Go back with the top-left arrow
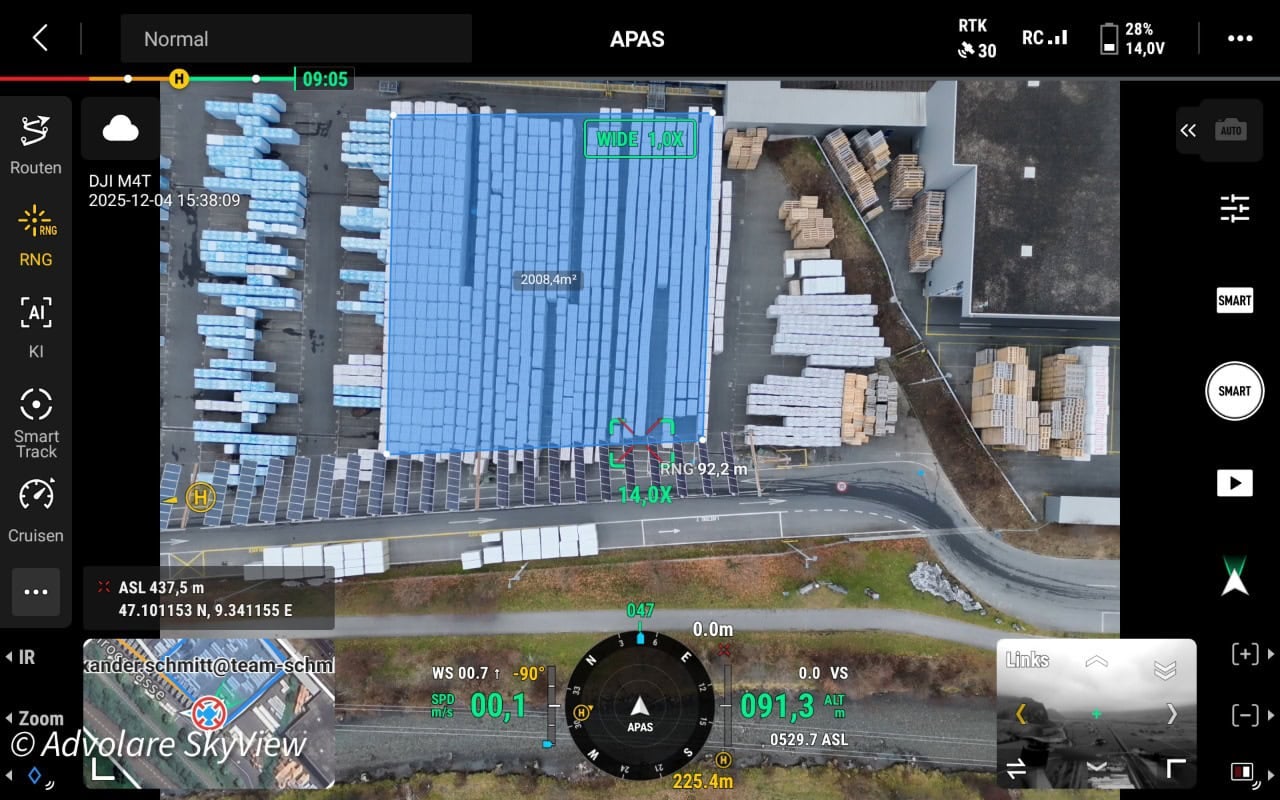This screenshot has width=1280, height=800. (x=40, y=39)
